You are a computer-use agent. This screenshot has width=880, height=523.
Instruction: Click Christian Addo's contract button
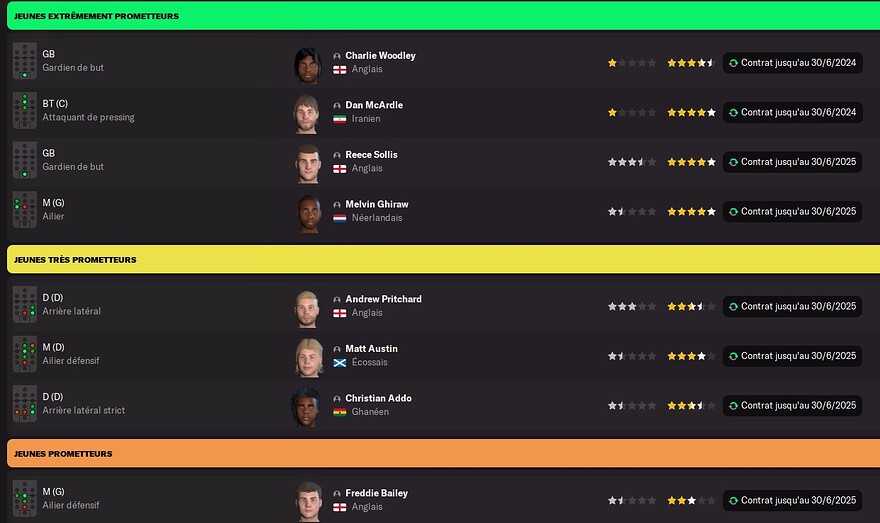pyautogui.click(x=792, y=405)
